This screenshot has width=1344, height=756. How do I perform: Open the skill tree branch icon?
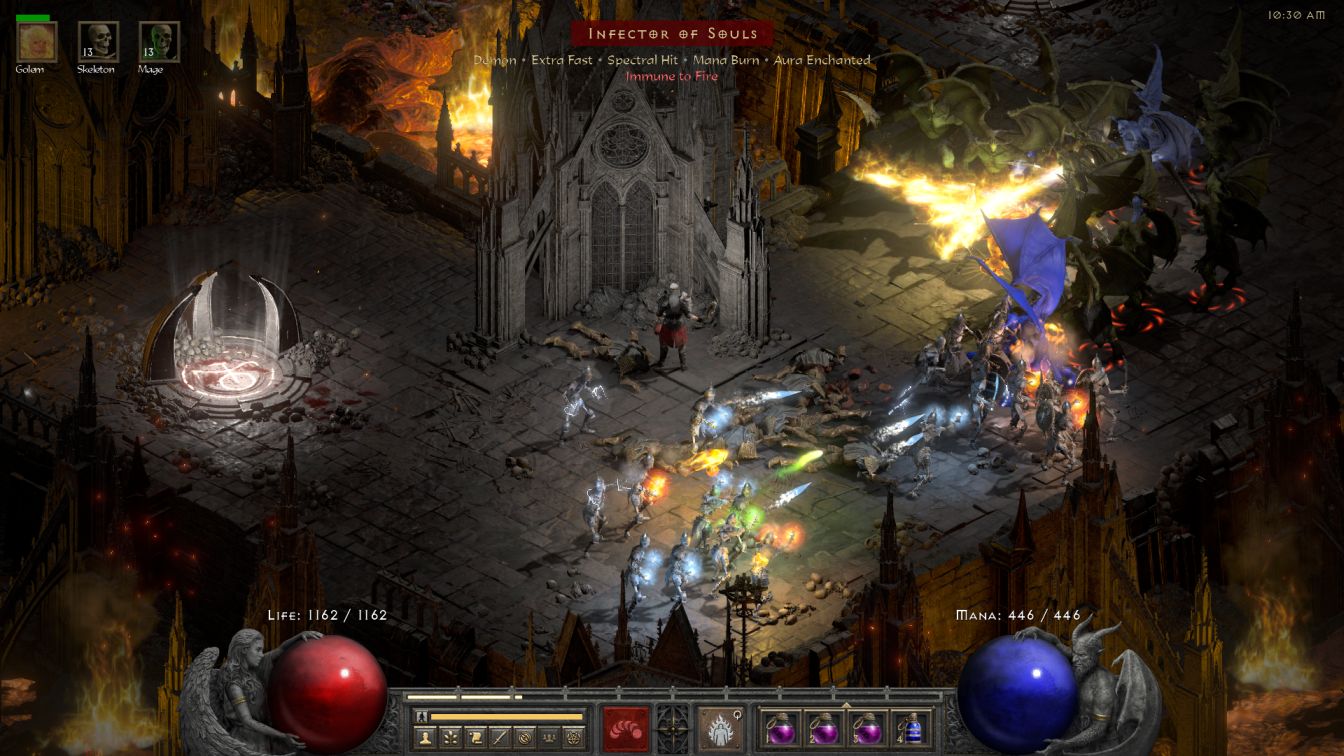pos(448,737)
